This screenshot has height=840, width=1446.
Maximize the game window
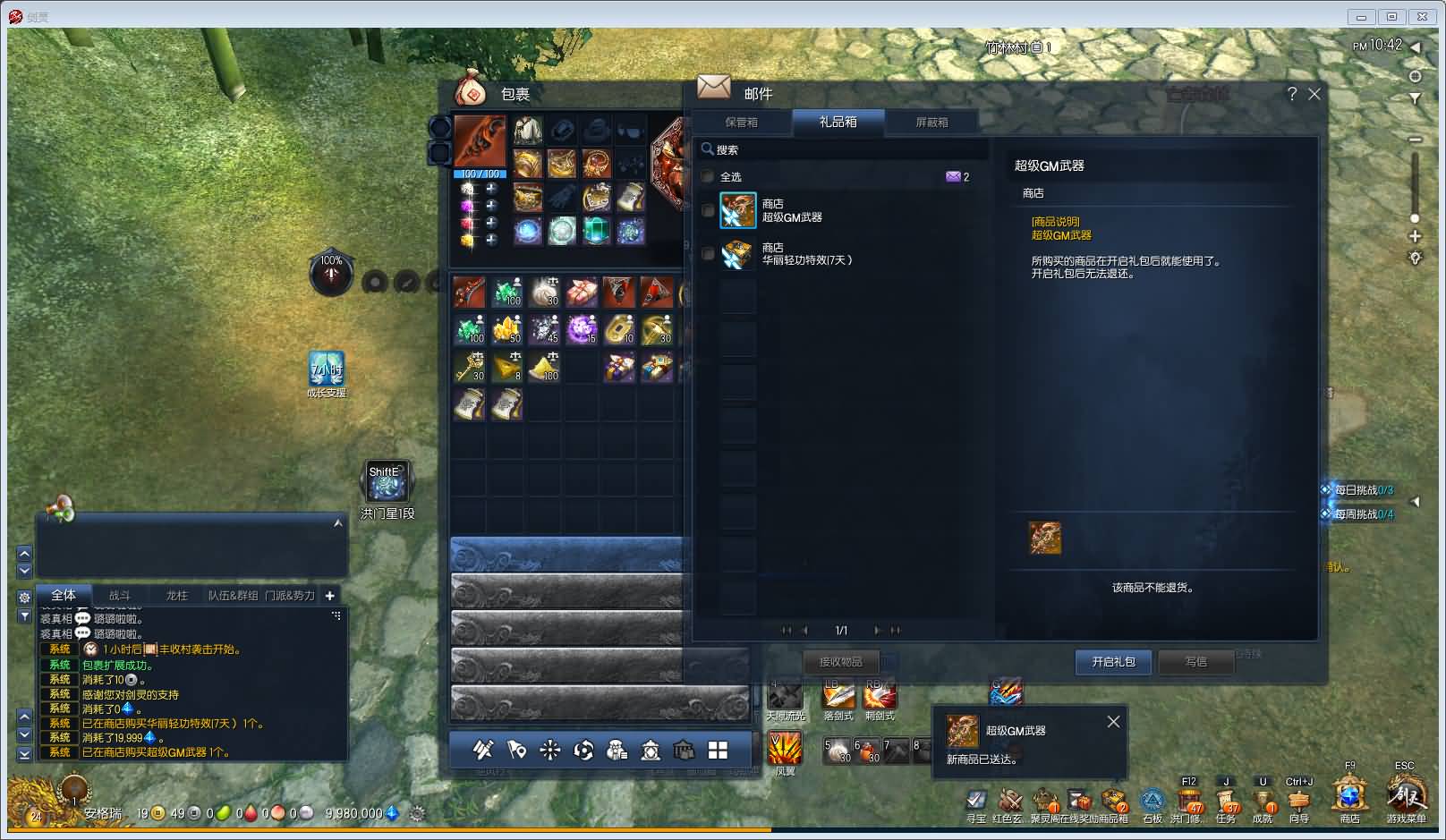coord(1391,16)
